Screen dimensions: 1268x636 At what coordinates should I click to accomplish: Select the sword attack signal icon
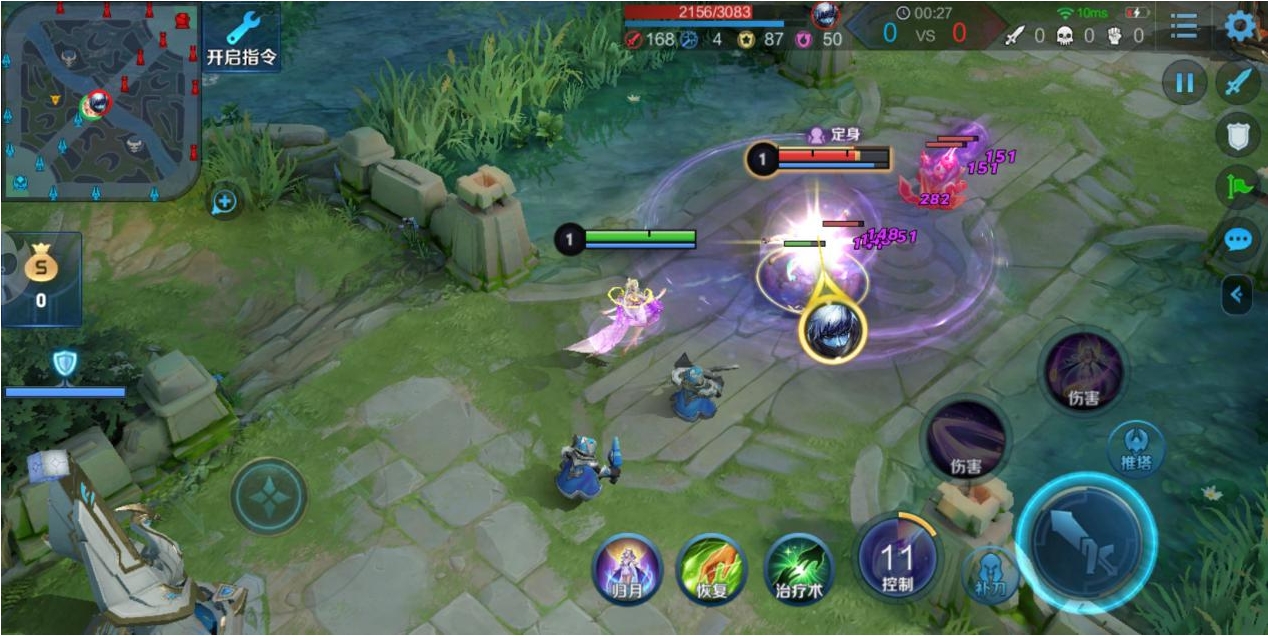[x=1238, y=82]
